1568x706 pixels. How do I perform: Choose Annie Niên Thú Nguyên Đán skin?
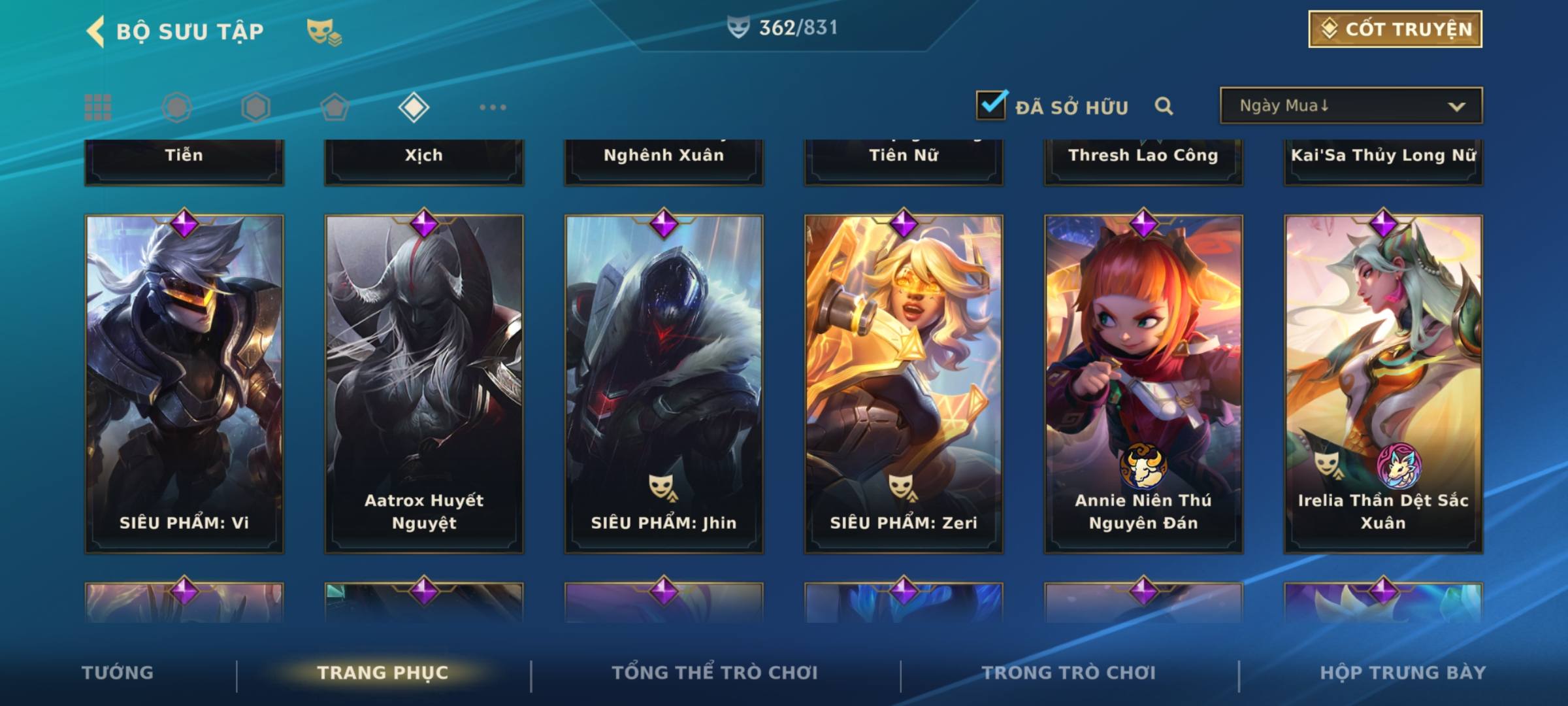pos(1143,384)
